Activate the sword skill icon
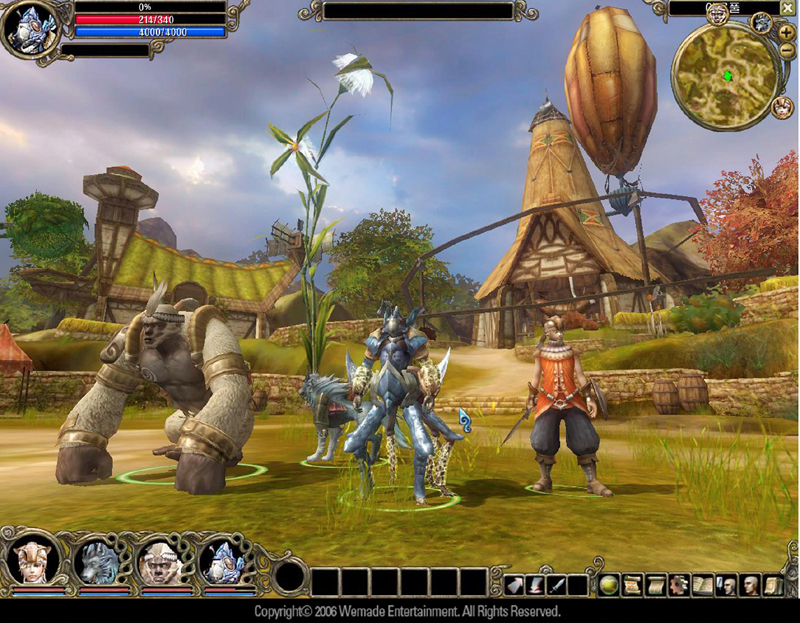This screenshot has width=800, height=623. pyautogui.click(x=557, y=585)
